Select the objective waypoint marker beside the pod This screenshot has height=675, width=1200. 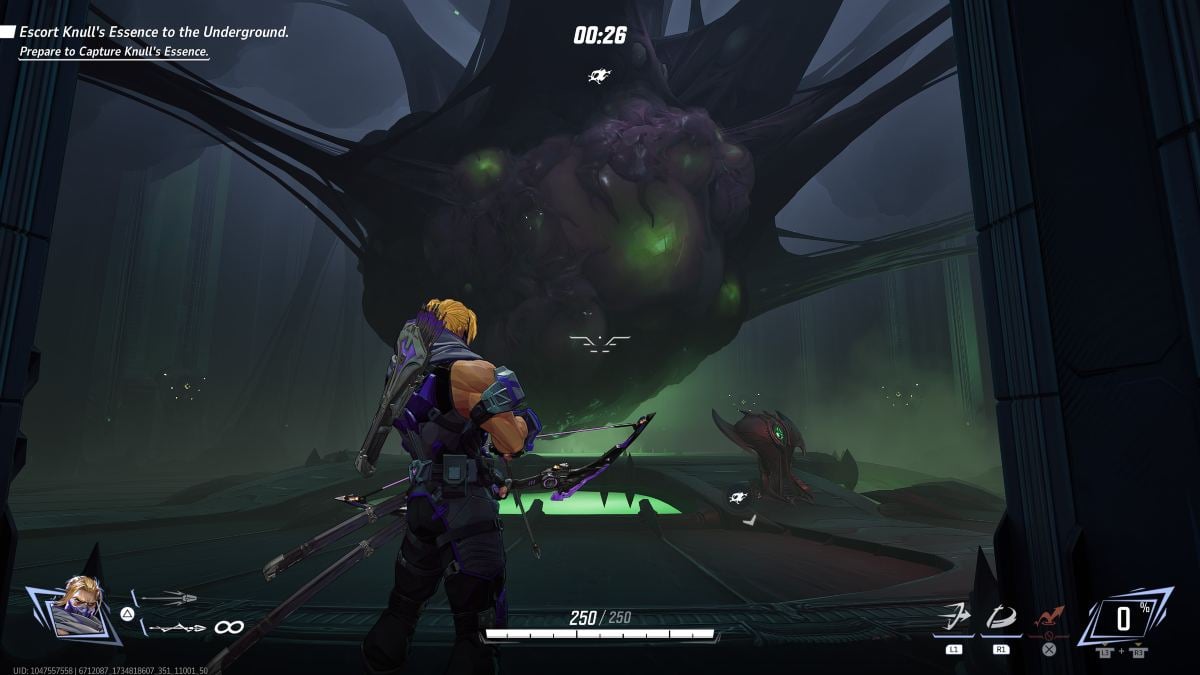pos(739,497)
